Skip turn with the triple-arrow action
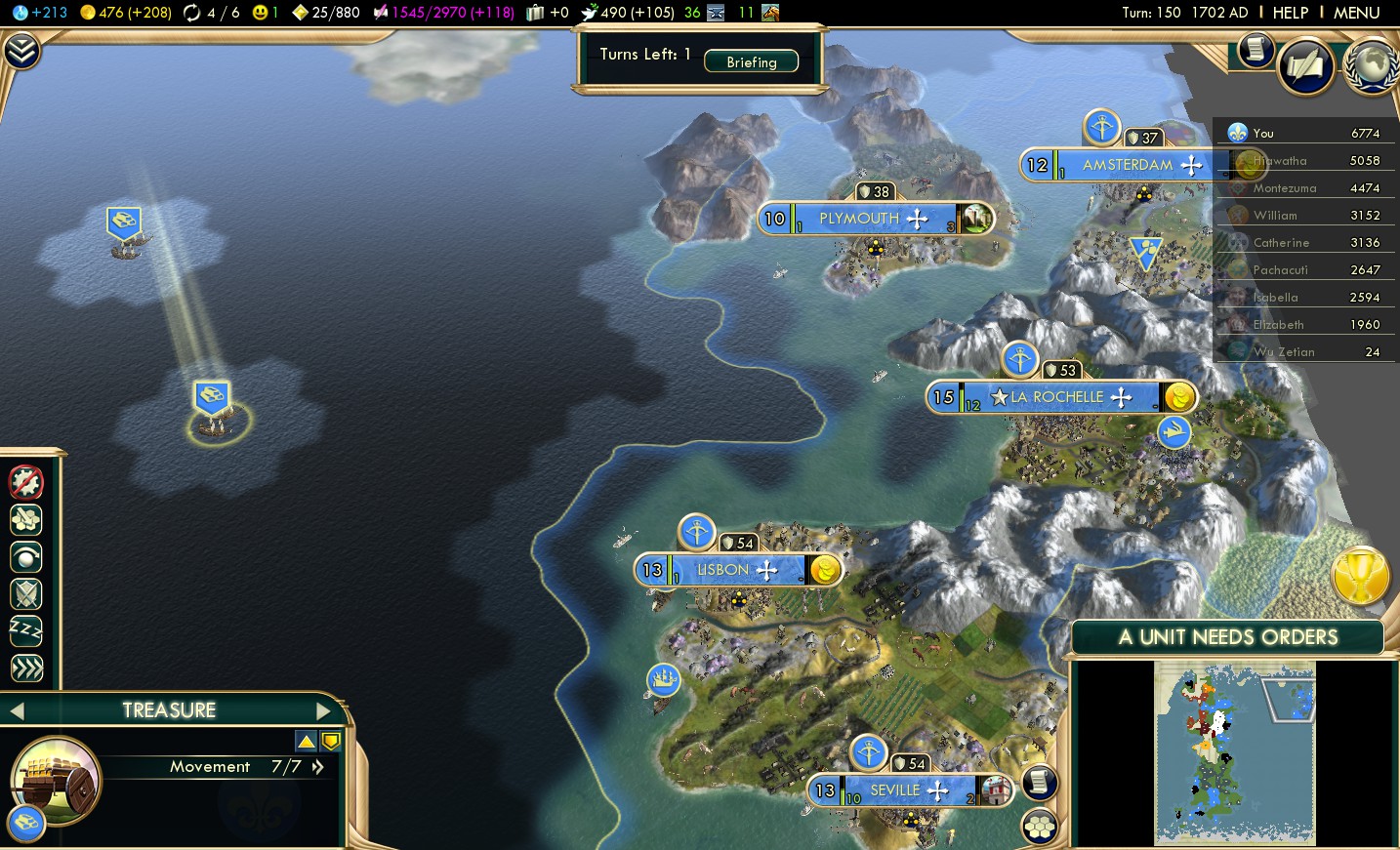Image resolution: width=1400 pixels, height=850 pixels. pos(26,668)
